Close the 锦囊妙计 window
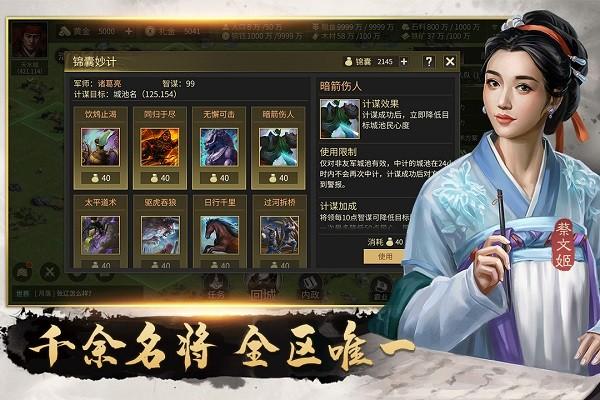Image resolution: width=600 pixels, height=400 pixels. coord(450,61)
